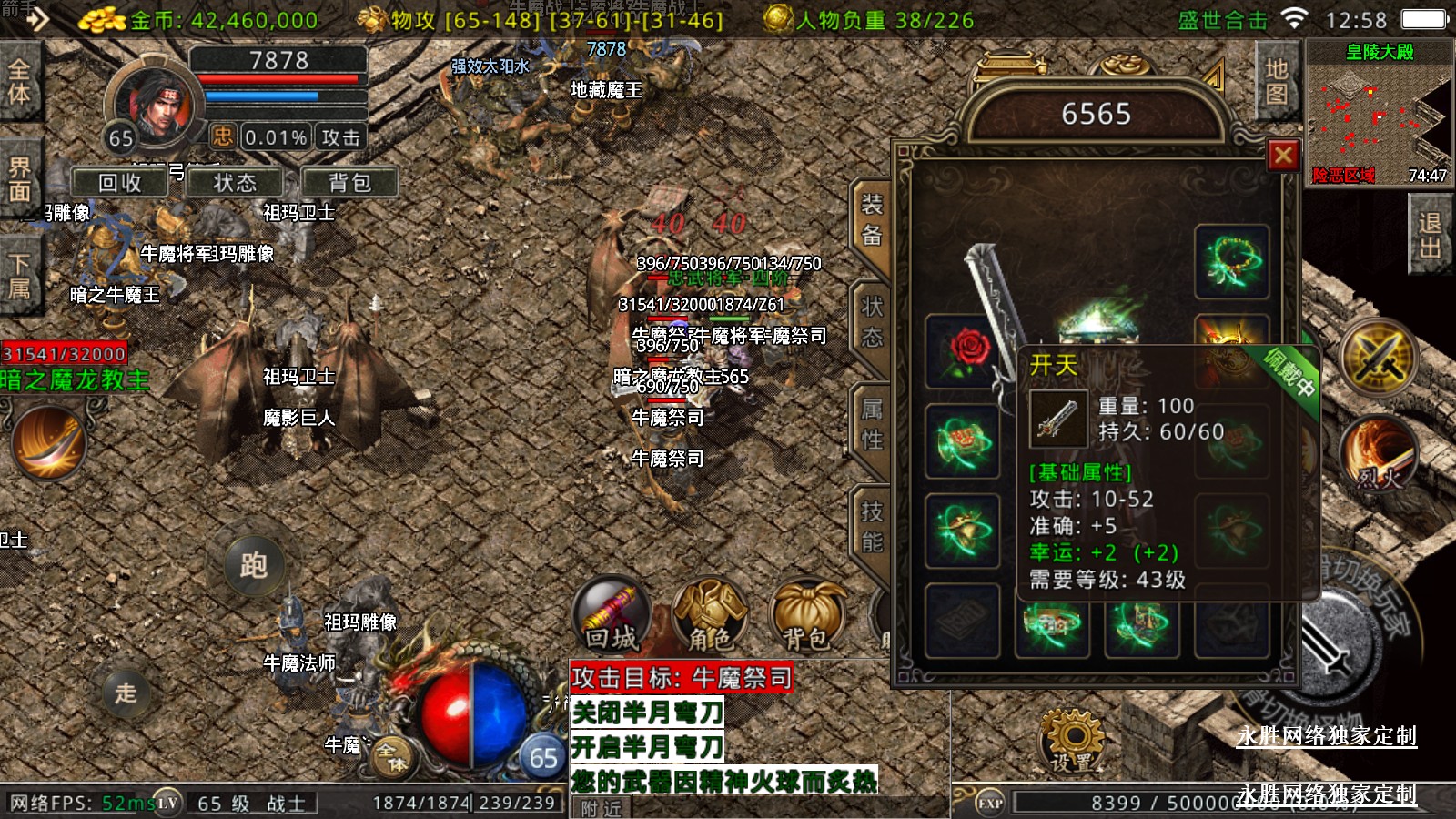Close the equipment panel with the red X
Viewport: 1456px width, 819px height.
point(1283,156)
